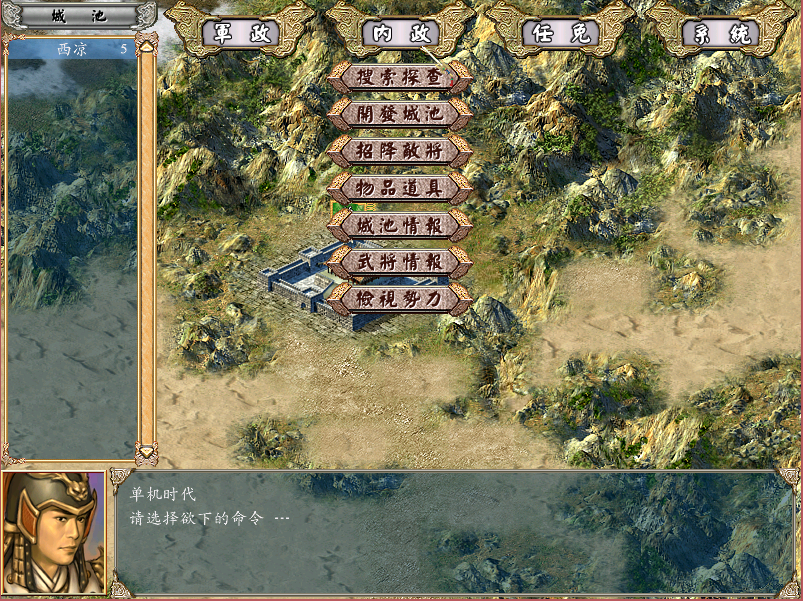
Task: Open the 系统 system menu
Action: 720,33
